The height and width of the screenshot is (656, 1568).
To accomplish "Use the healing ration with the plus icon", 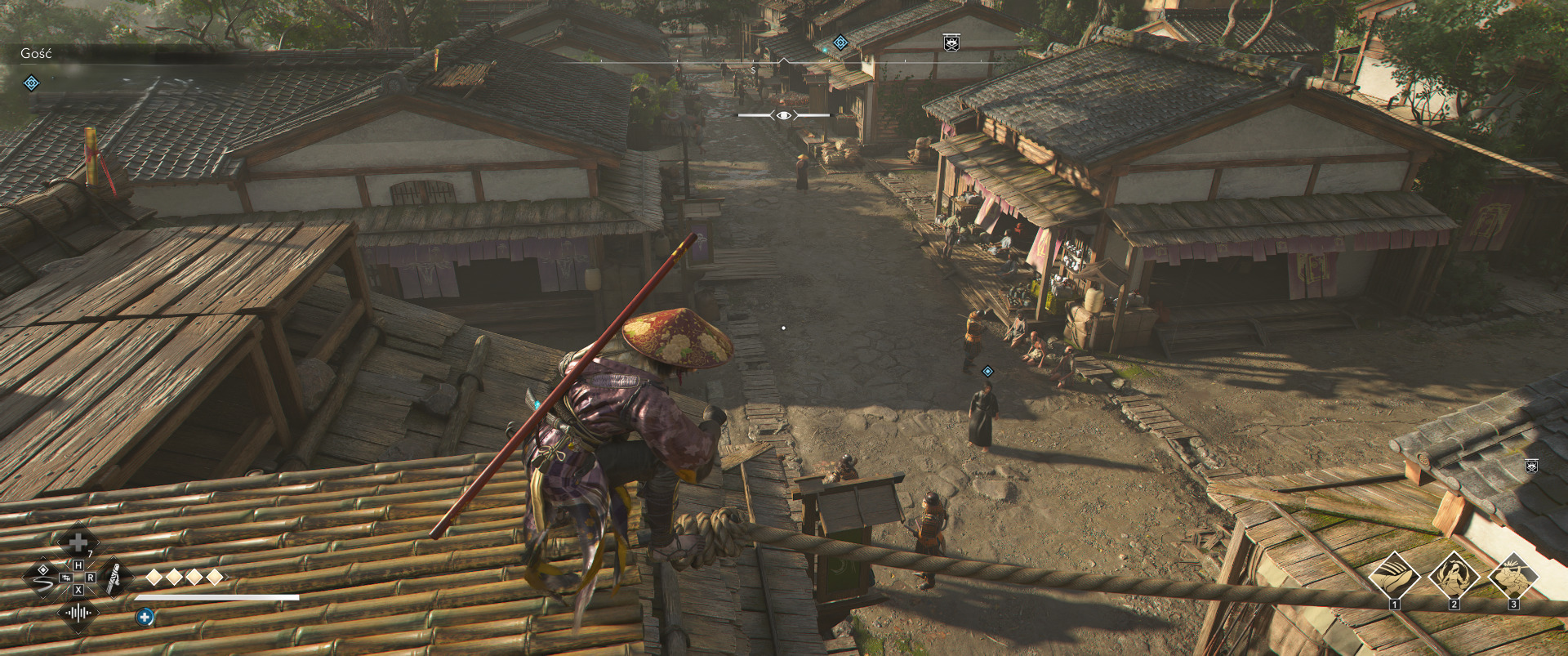I will (x=78, y=542).
